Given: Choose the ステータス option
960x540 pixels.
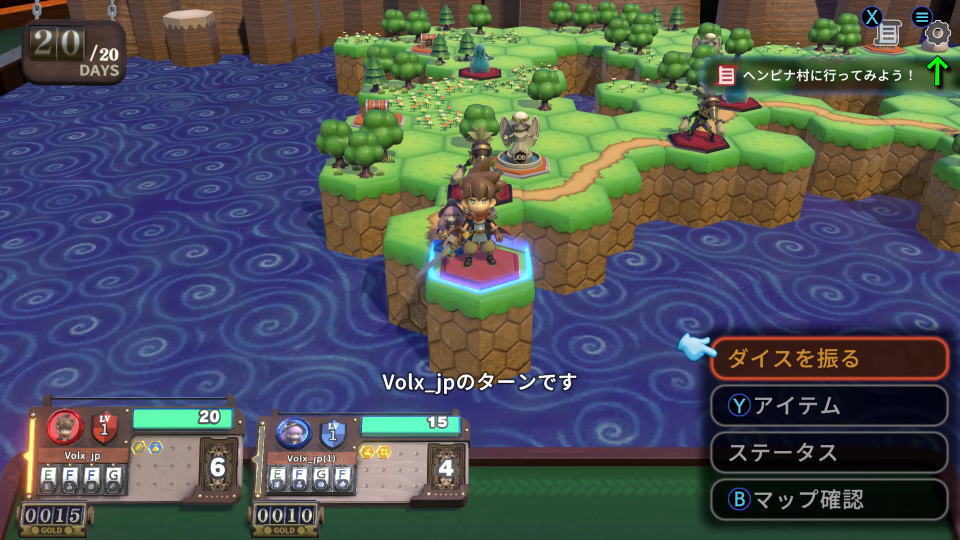Looking at the screenshot, I should coord(828,452).
